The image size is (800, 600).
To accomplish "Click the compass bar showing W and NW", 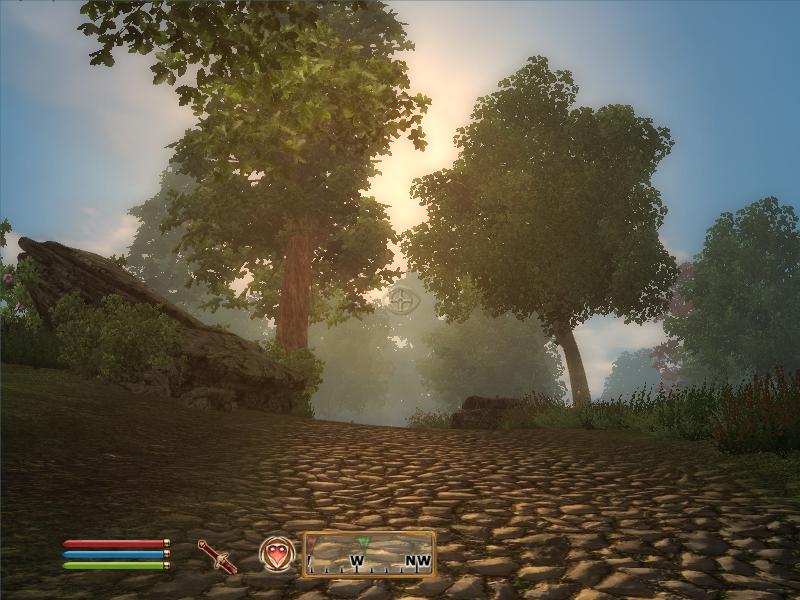I will pos(369,555).
